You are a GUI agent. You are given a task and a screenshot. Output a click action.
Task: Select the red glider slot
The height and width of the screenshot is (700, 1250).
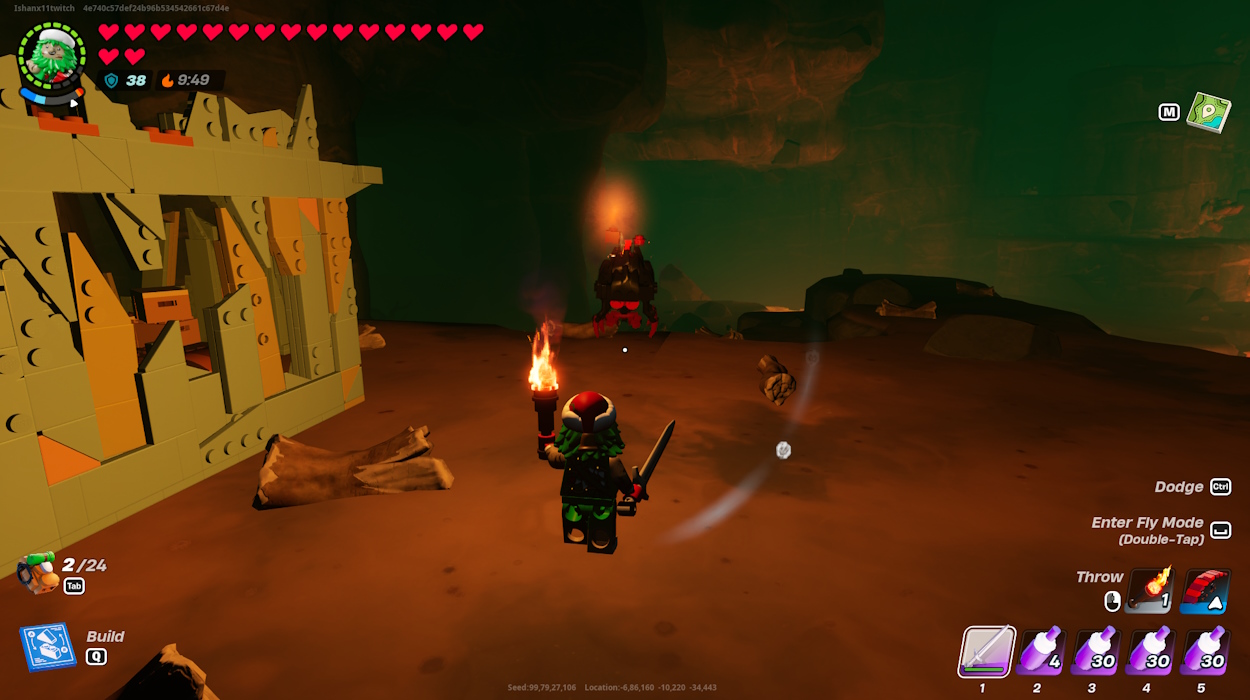tap(1204, 590)
